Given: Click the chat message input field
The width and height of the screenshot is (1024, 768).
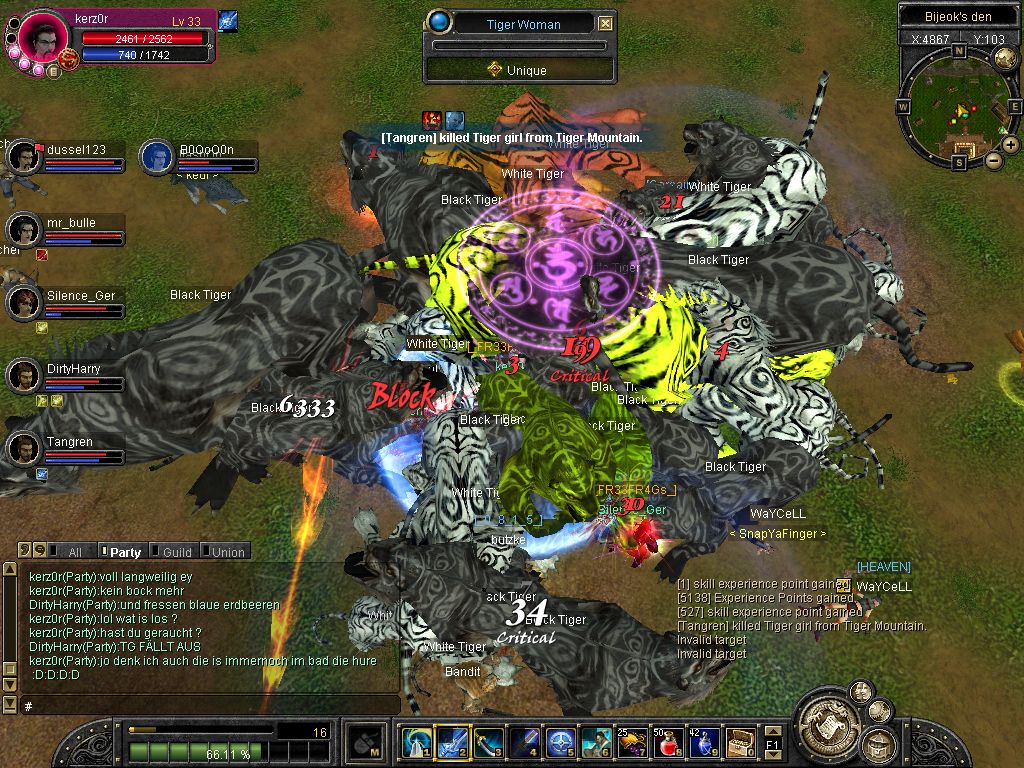Looking at the screenshot, I should coord(200,706).
